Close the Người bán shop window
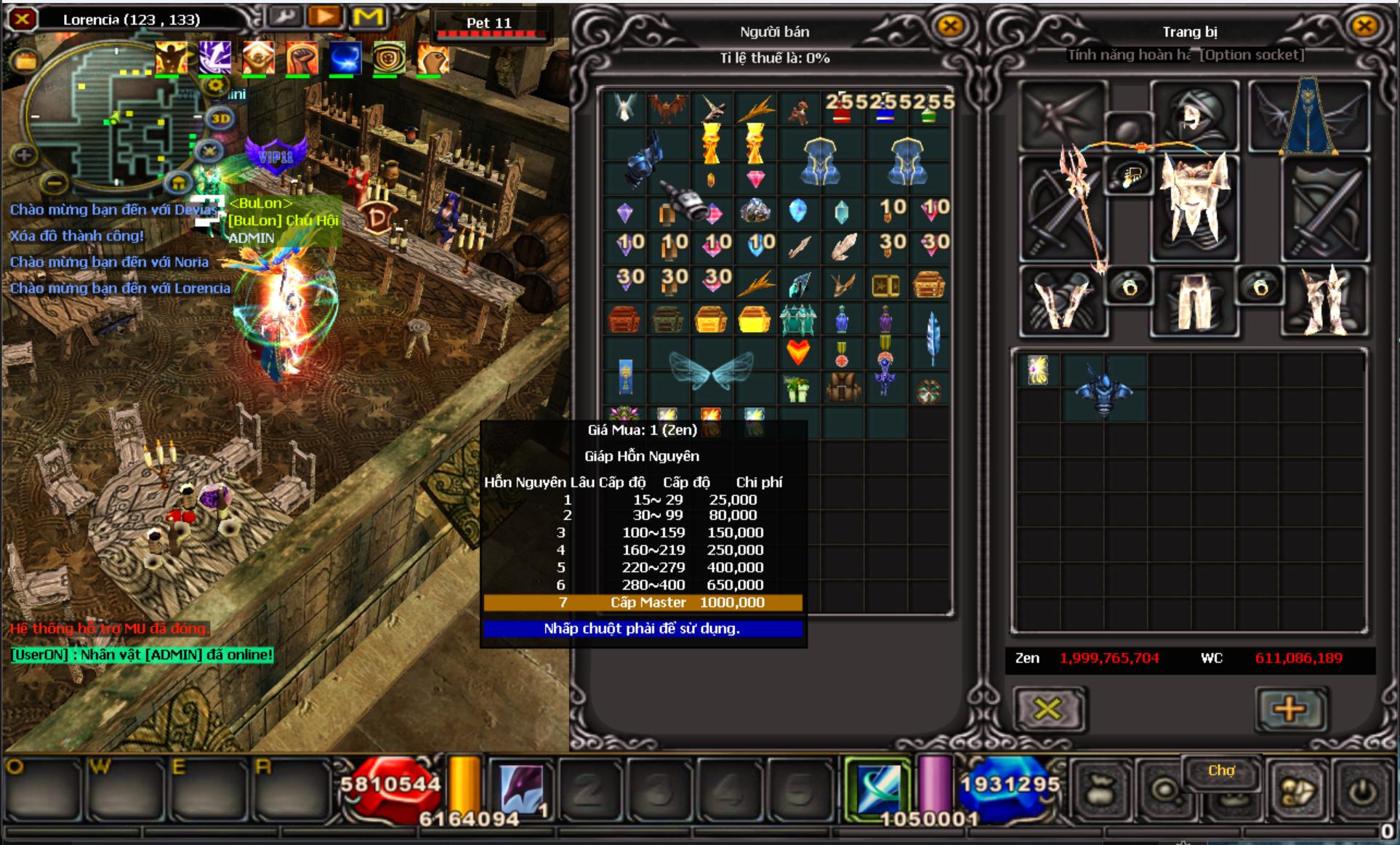Image resolution: width=1400 pixels, height=845 pixels. pyautogui.click(x=950, y=27)
